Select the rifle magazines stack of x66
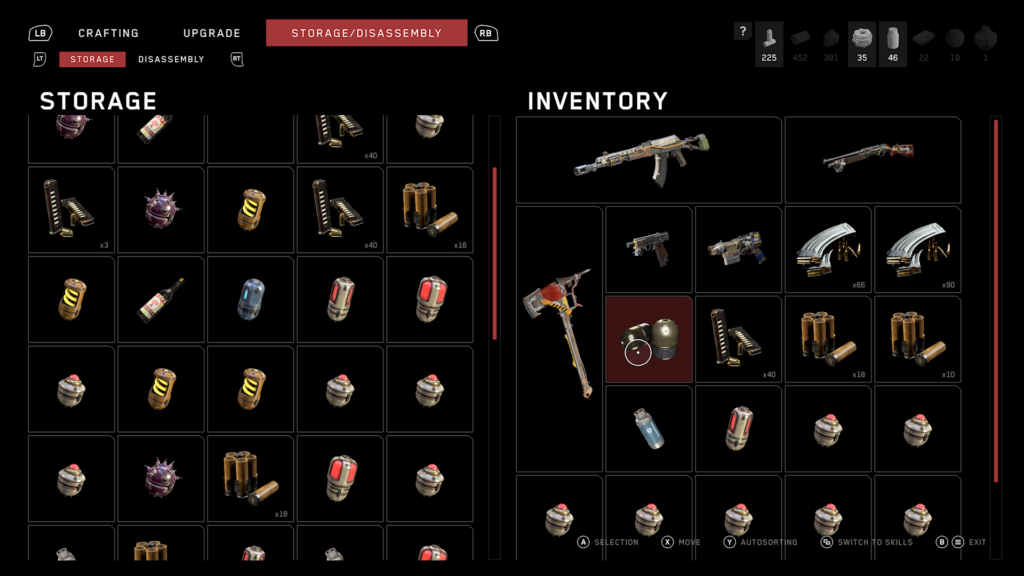The width and height of the screenshot is (1024, 576). [x=828, y=250]
